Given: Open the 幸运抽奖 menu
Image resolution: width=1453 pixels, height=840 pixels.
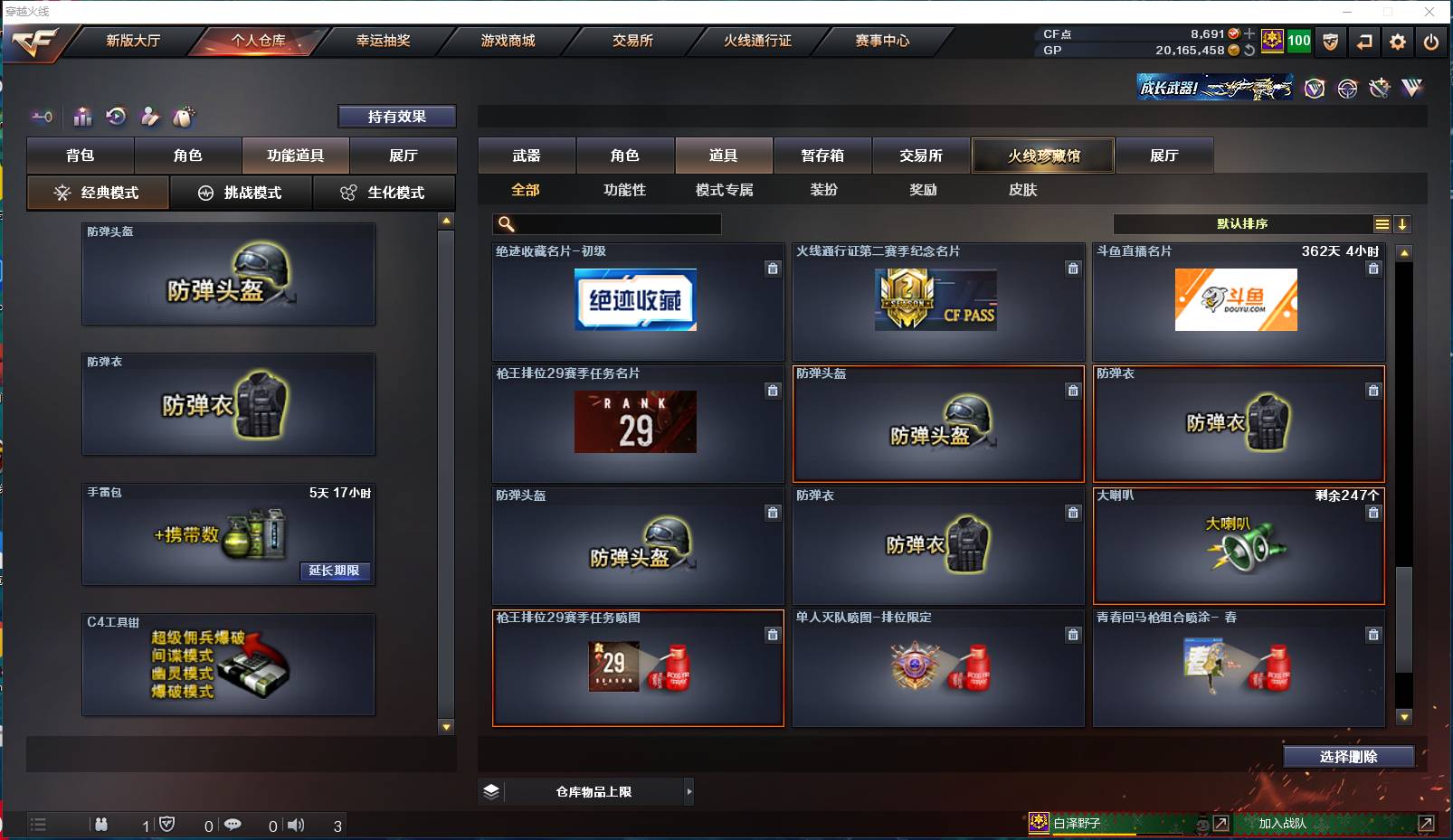Looking at the screenshot, I should [x=382, y=41].
